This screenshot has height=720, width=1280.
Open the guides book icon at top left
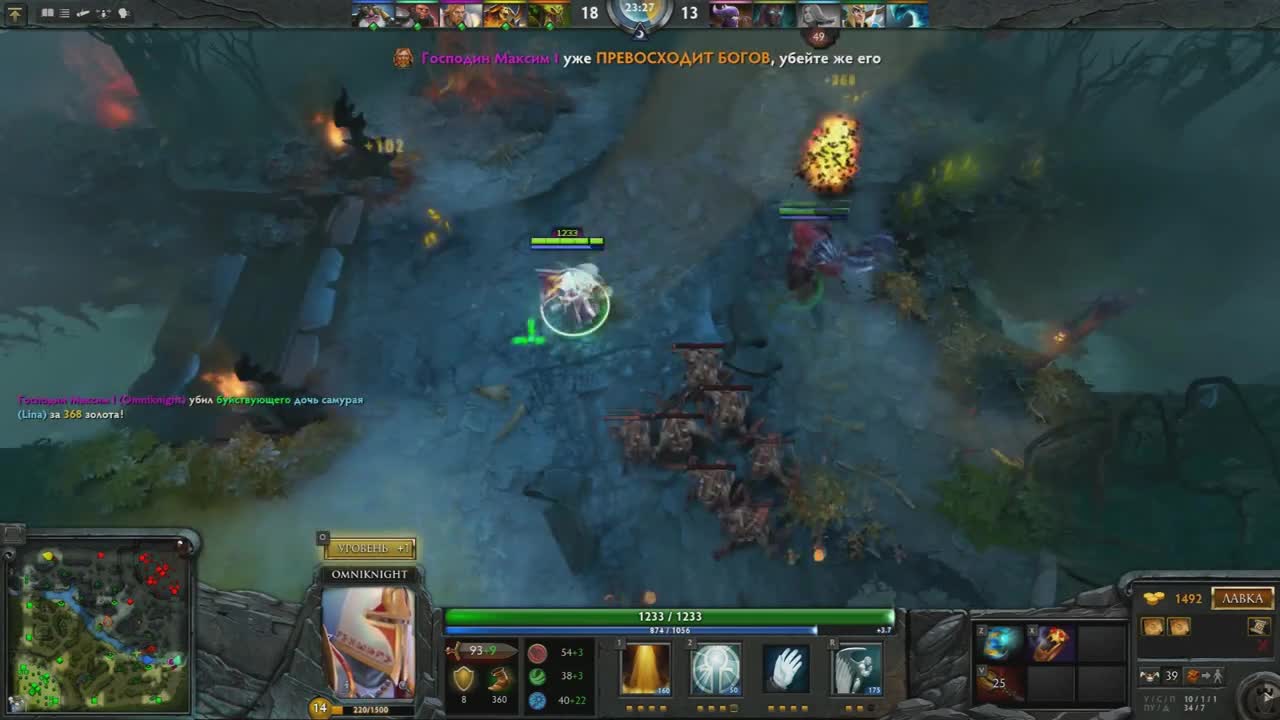(x=49, y=13)
